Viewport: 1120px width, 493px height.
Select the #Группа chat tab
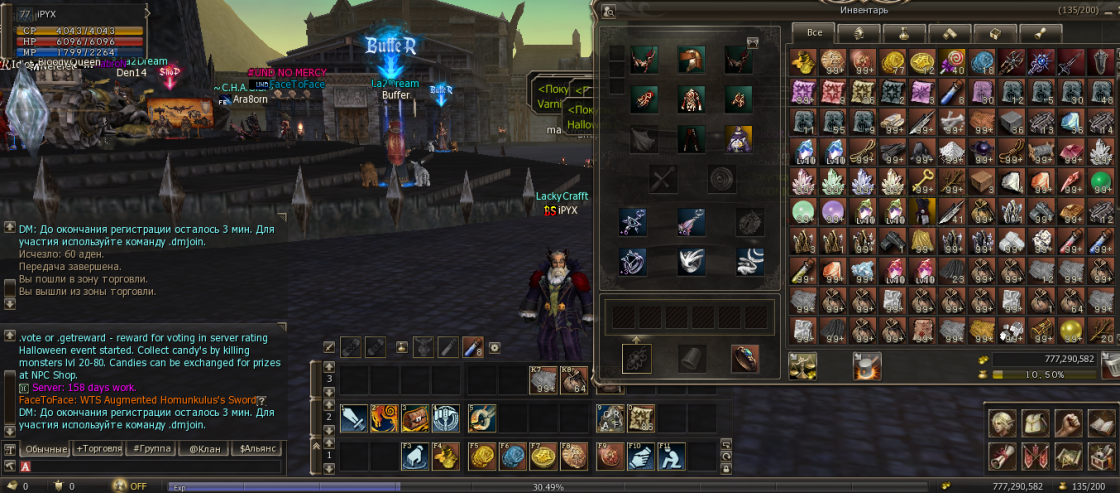(151, 449)
